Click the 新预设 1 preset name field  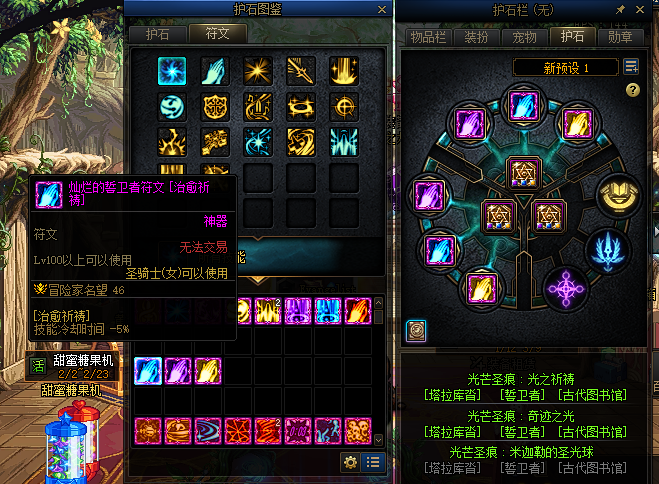[566, 67]
